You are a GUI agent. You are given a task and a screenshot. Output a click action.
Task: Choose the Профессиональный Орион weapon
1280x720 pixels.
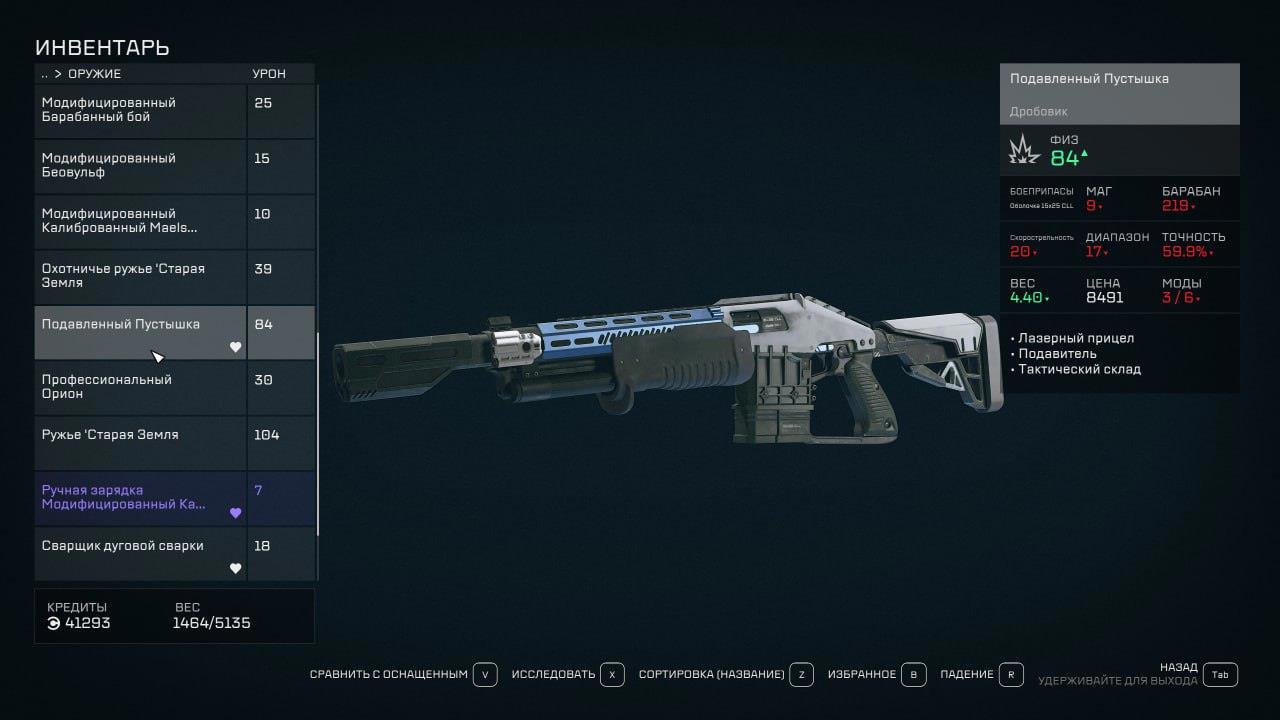coord(140,387)
